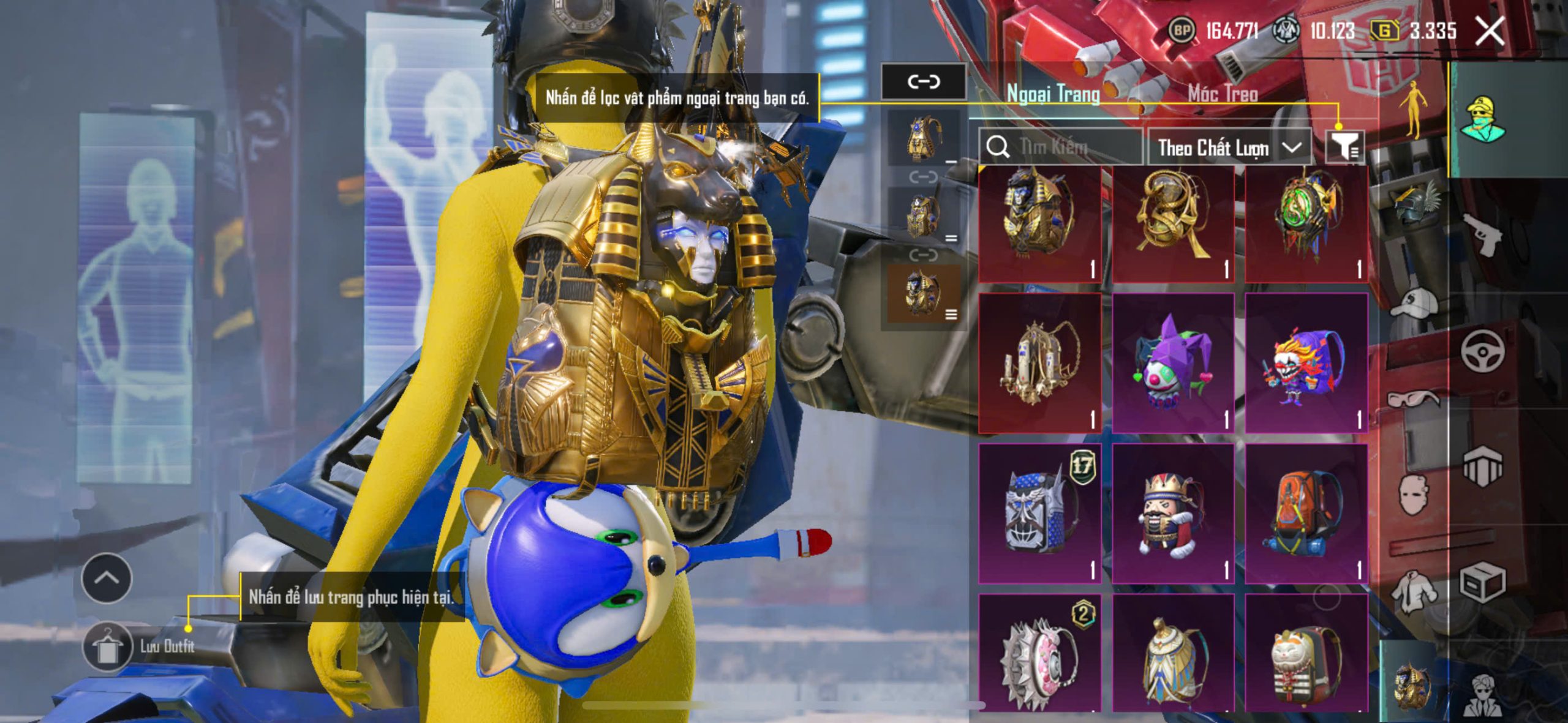Viewport: 1568px width, 723px height.
Task: Select the purple jester clown backpack
Action: point(1172,362)
